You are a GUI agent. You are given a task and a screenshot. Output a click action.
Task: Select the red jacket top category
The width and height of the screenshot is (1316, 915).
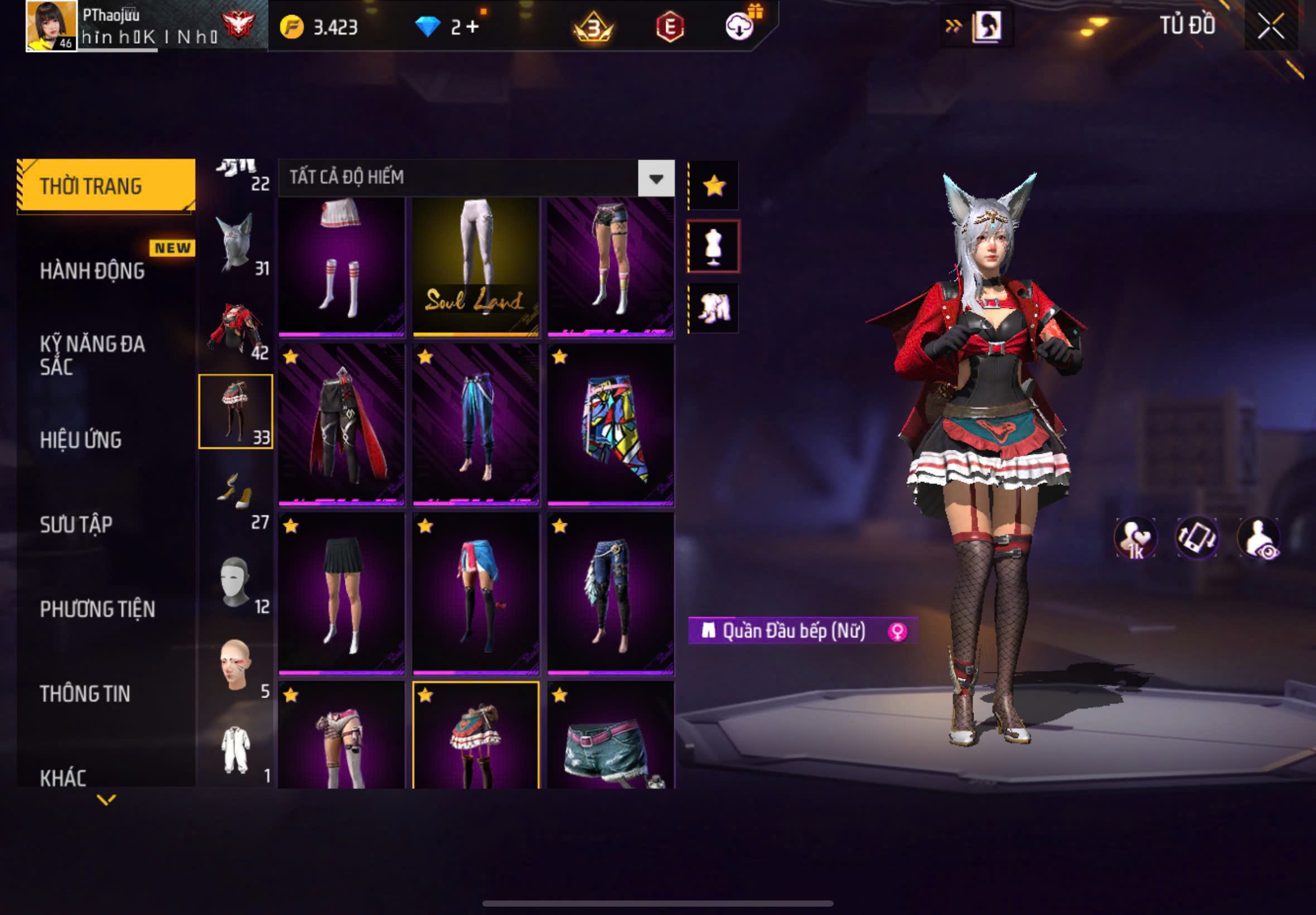coord(236,330)
